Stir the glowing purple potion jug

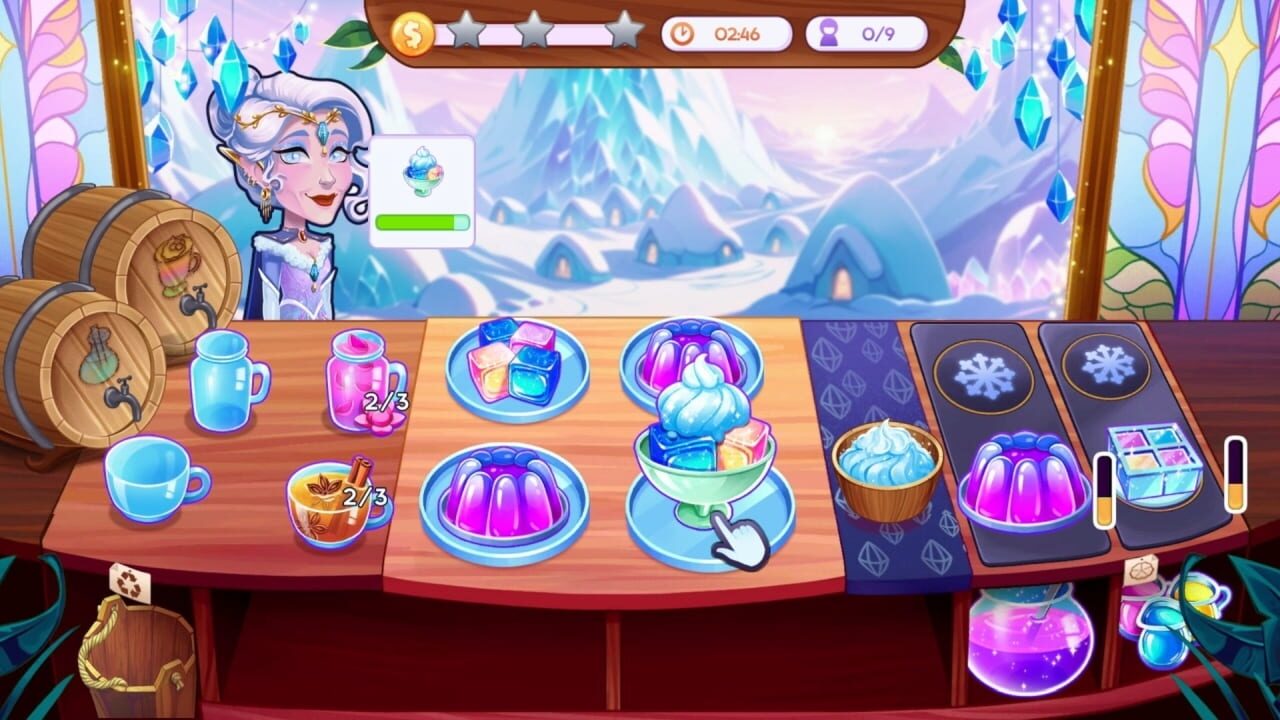pos(1030,640)
